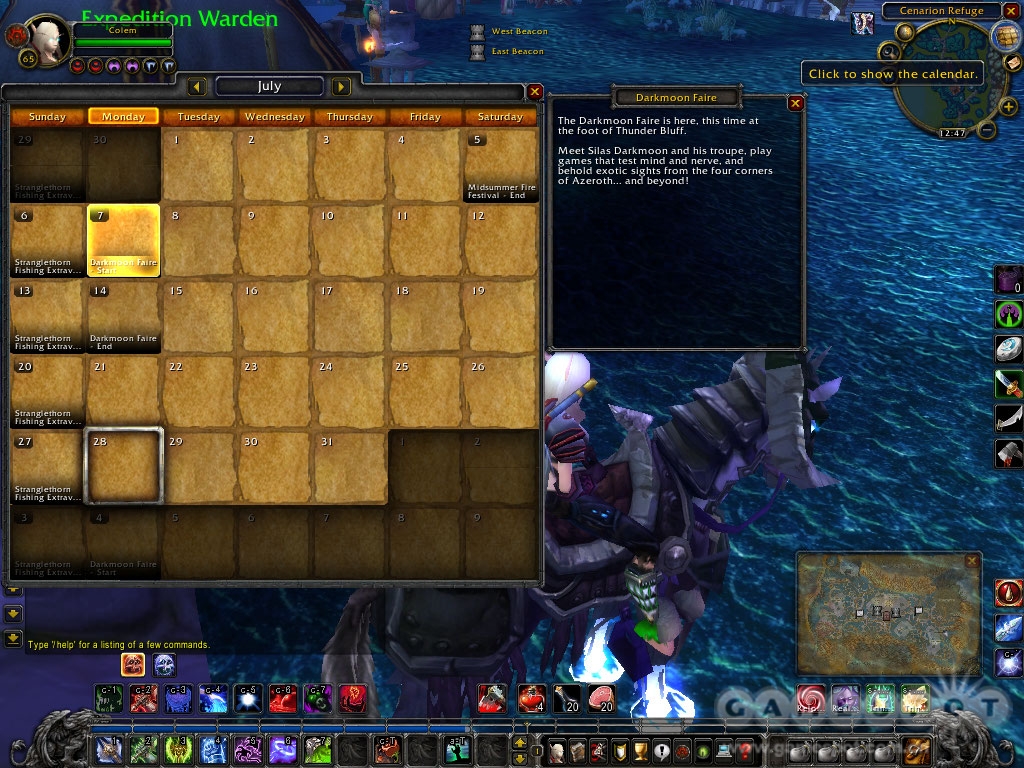Close the zone map overlay panel
This screenshot has width=1024, height=768.
(x=972, y=561)
